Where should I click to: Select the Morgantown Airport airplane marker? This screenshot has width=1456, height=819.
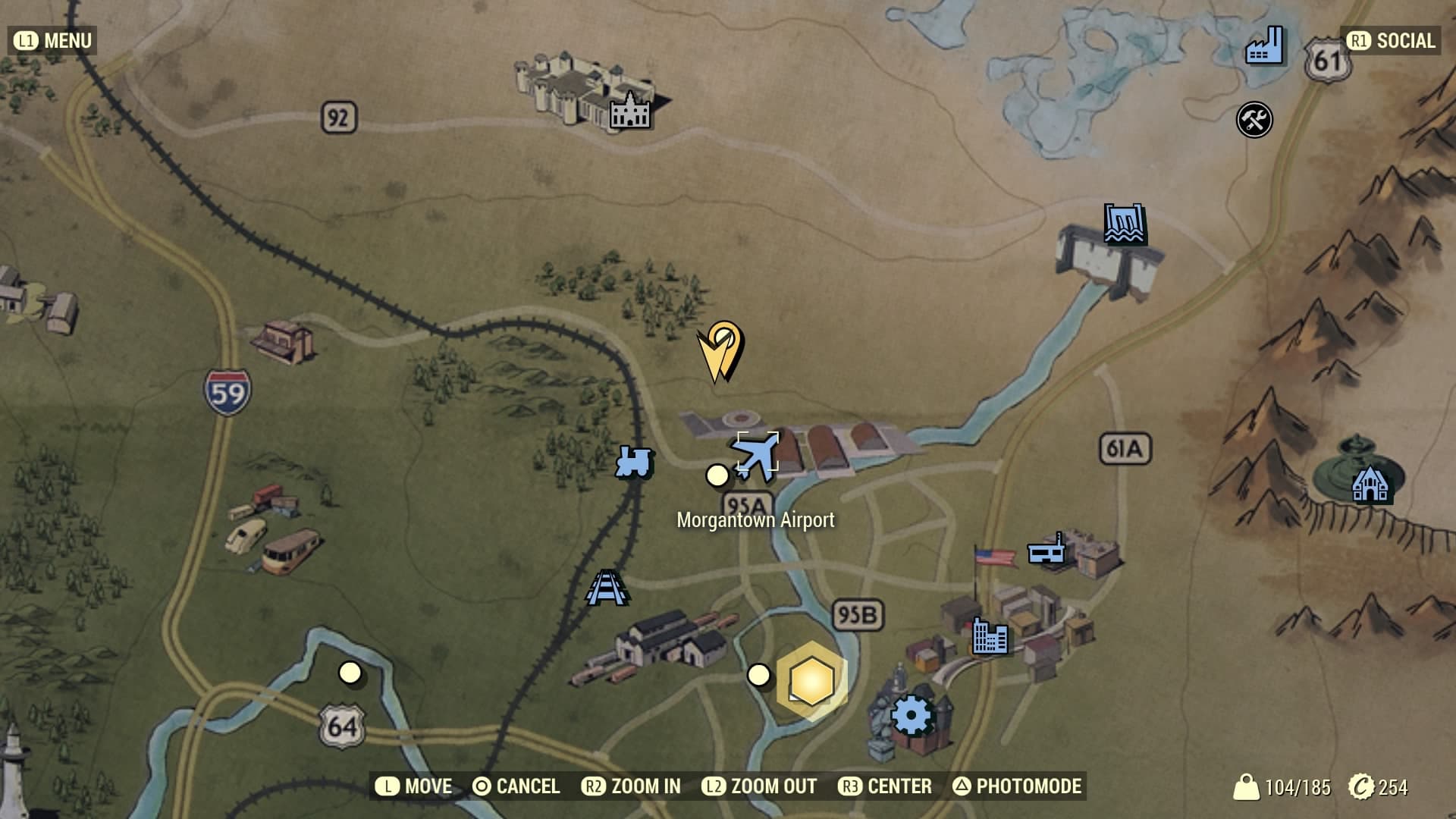[758, 455]
